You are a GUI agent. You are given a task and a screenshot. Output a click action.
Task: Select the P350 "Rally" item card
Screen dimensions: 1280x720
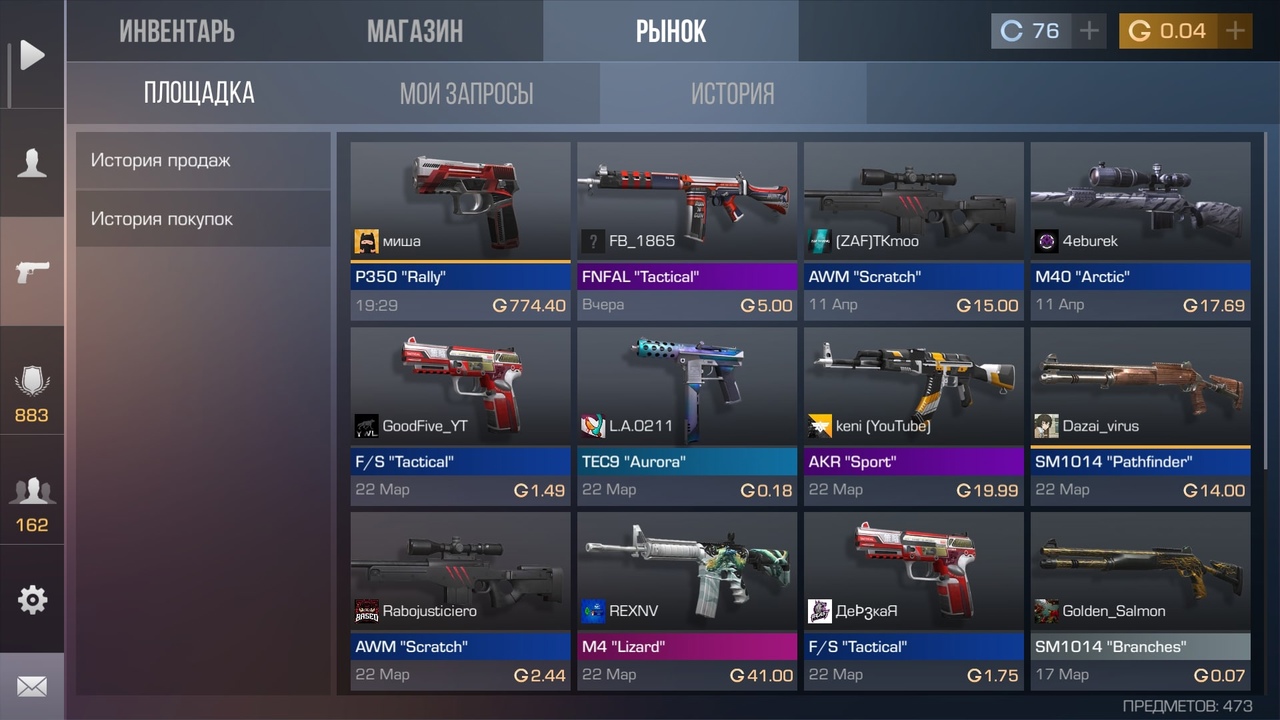point(460,230)
